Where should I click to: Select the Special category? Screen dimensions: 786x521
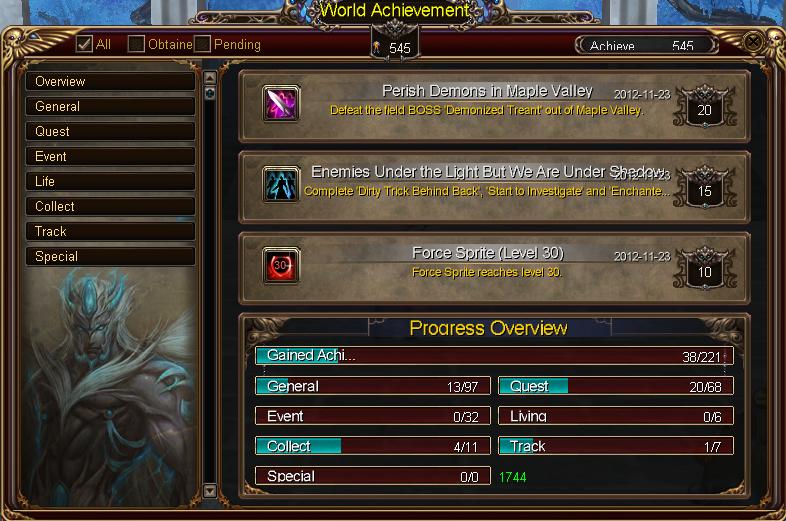(x=110, y=256)
